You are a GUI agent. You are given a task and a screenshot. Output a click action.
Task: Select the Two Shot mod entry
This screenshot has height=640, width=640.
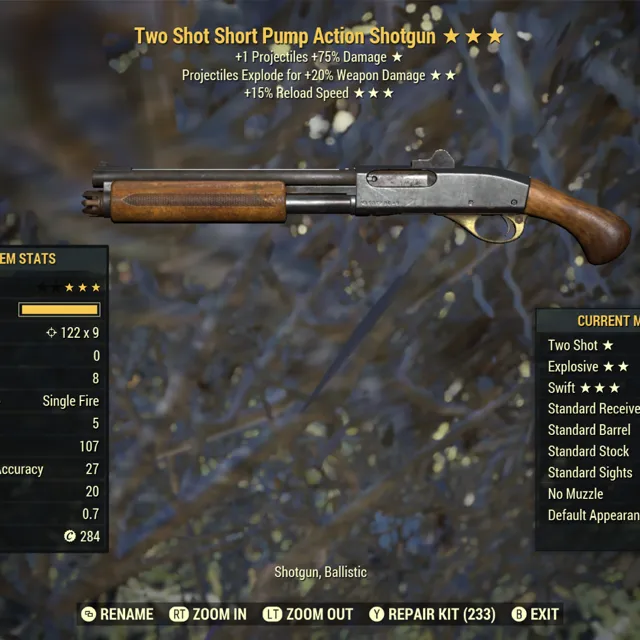(x=581, y=345)
